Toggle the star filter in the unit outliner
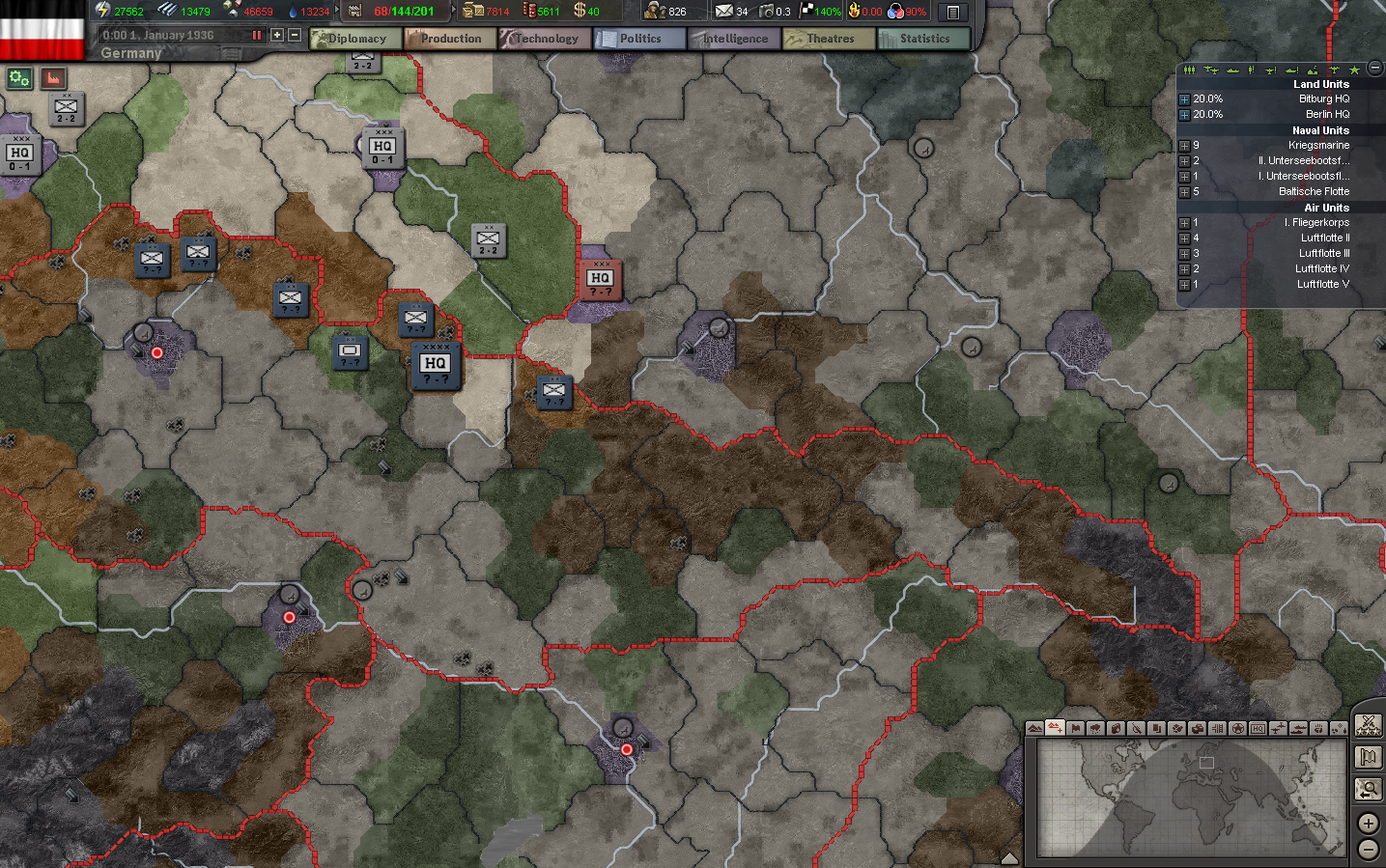The height and width of the screenshot is (868, 1386). [x=1354, y=70]
